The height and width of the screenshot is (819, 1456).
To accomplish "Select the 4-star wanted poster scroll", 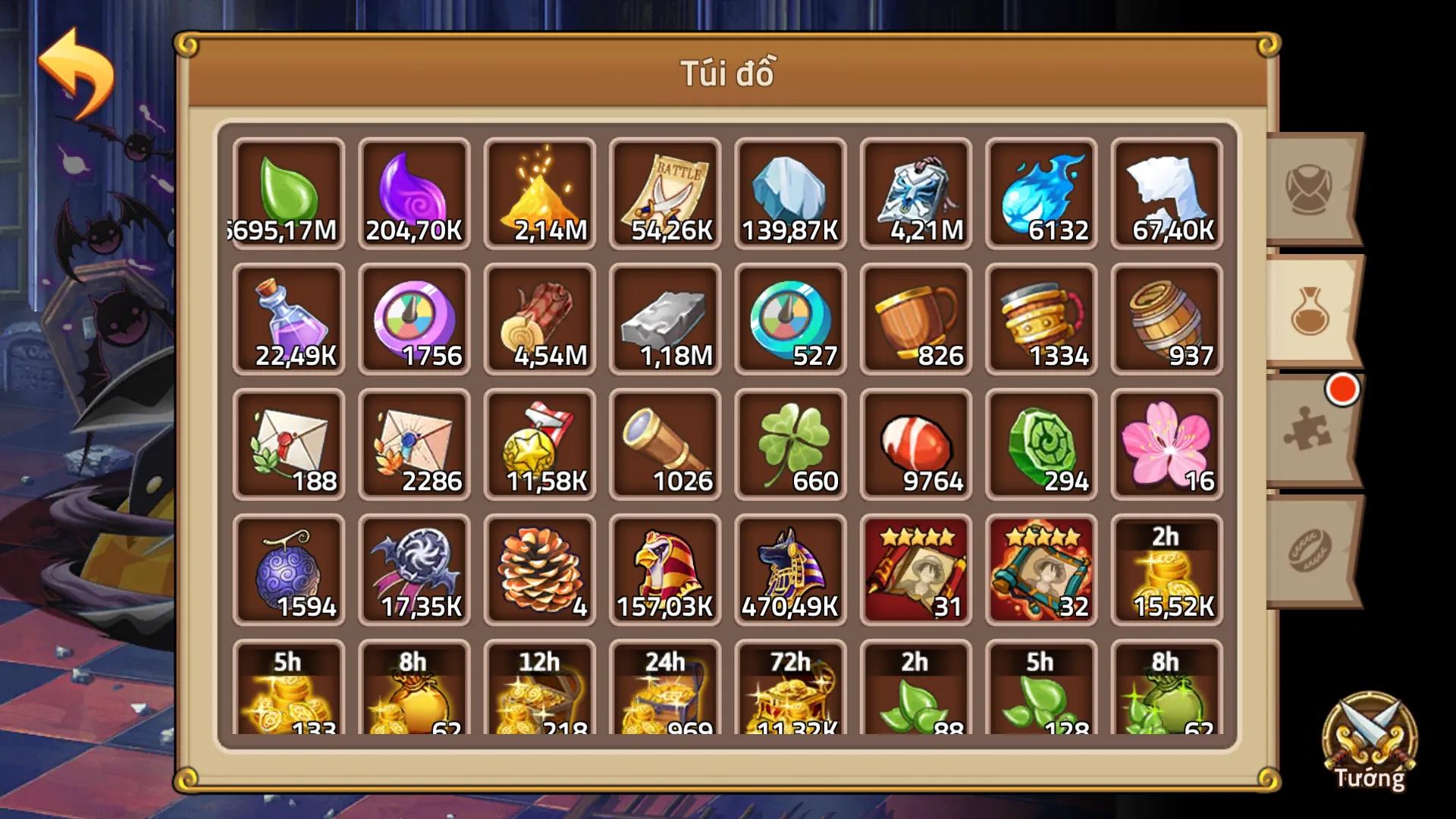I will tap(915, 569).
